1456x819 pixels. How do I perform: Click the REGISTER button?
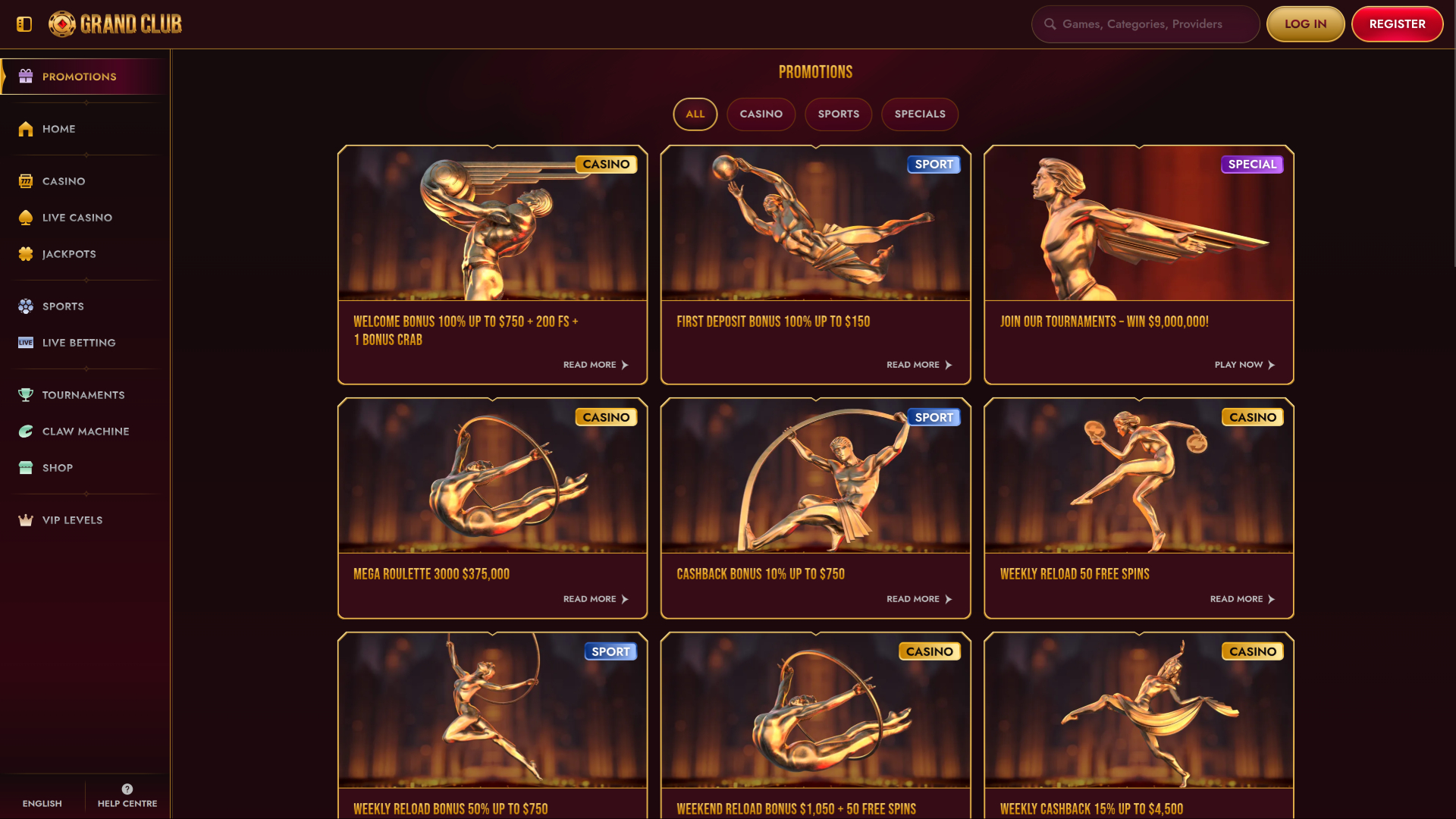point(1397,24)
